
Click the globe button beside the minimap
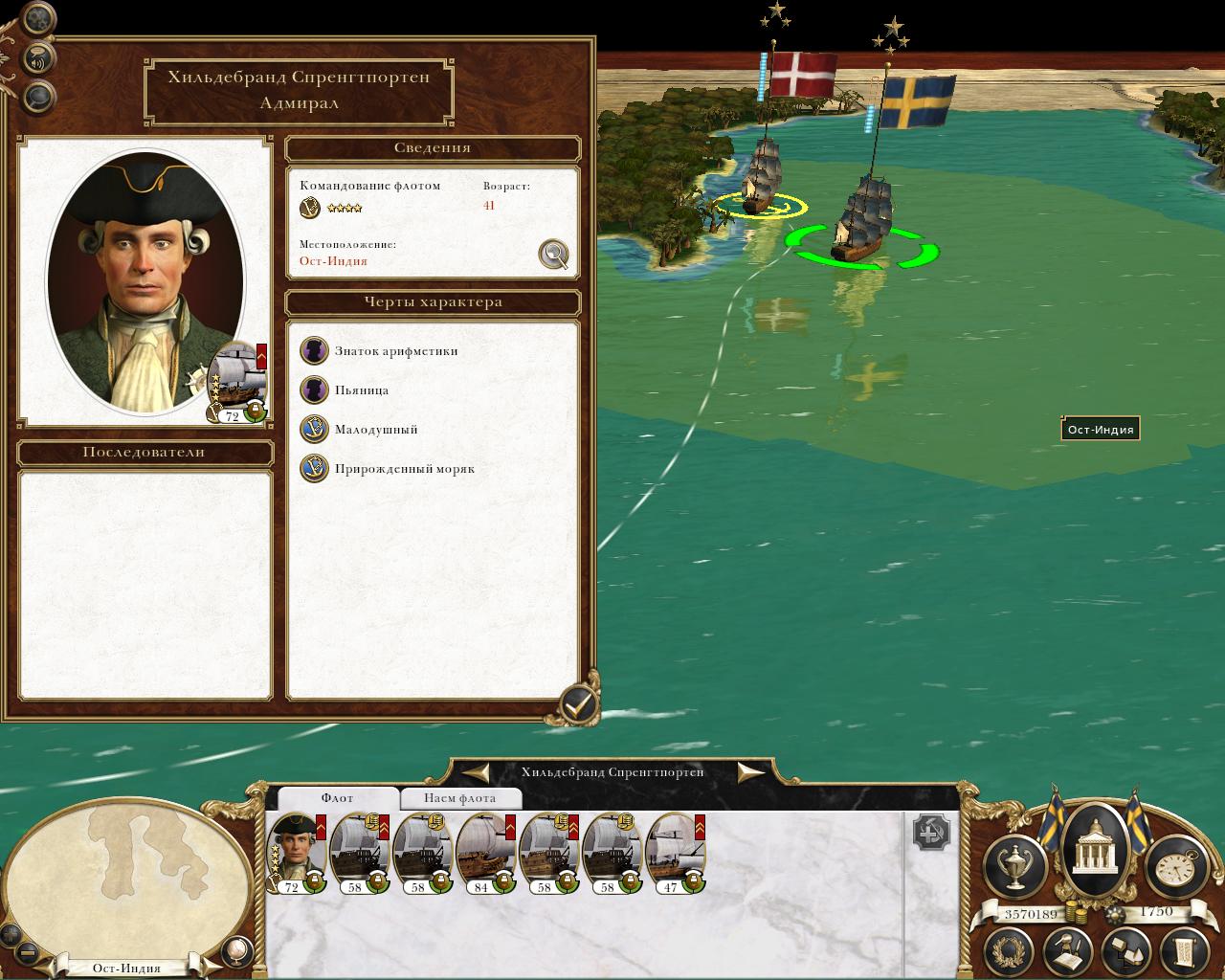235,950
